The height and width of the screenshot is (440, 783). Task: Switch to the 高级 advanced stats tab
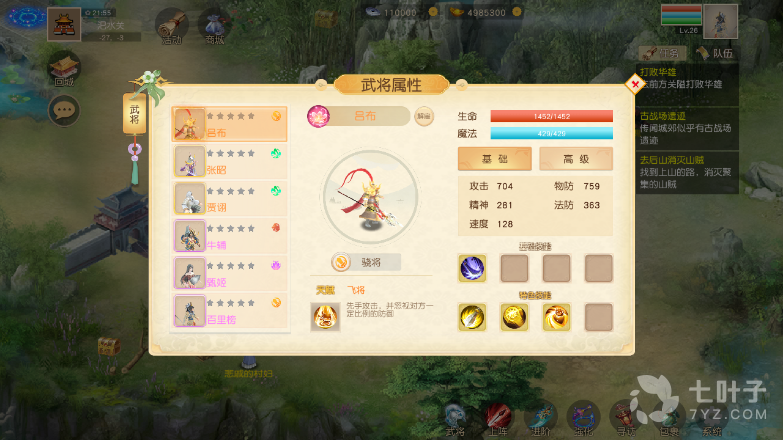[575, 159]
